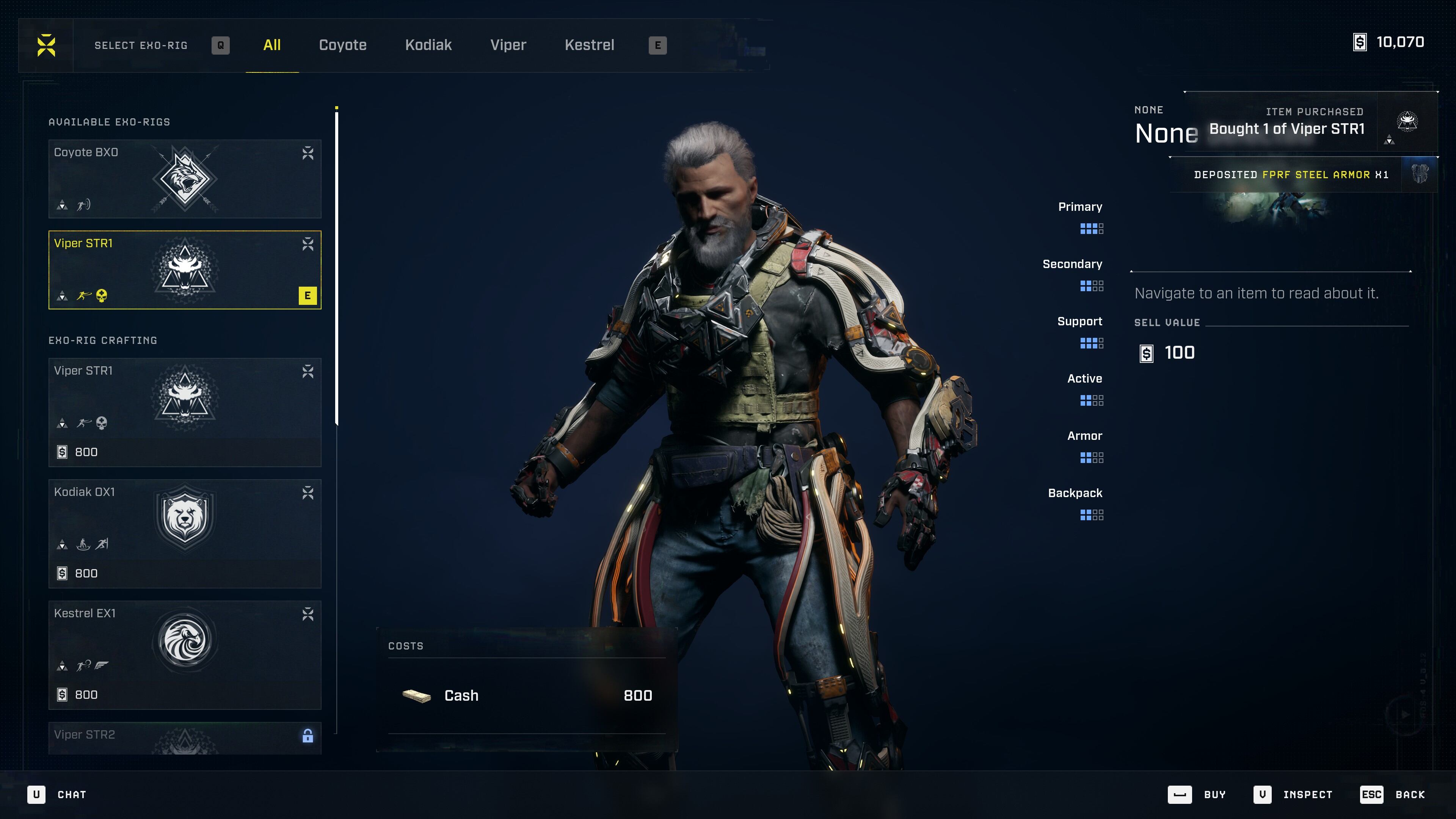Select the Kodiak category tab

428,45
